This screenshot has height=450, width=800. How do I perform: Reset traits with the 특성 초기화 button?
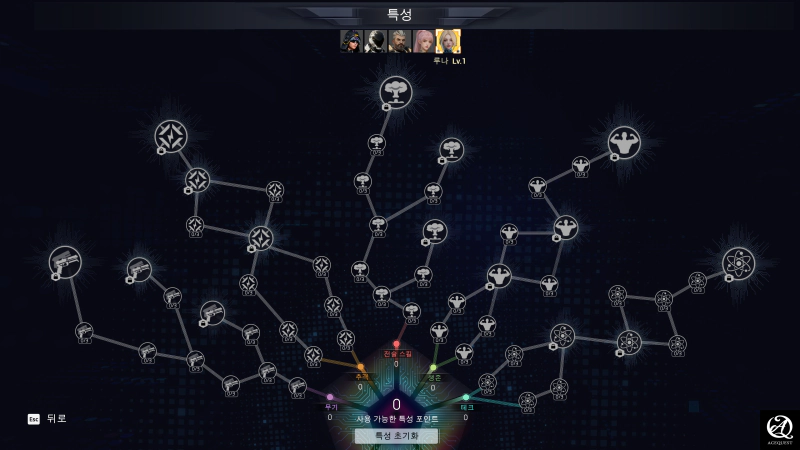tap(396, 436)
